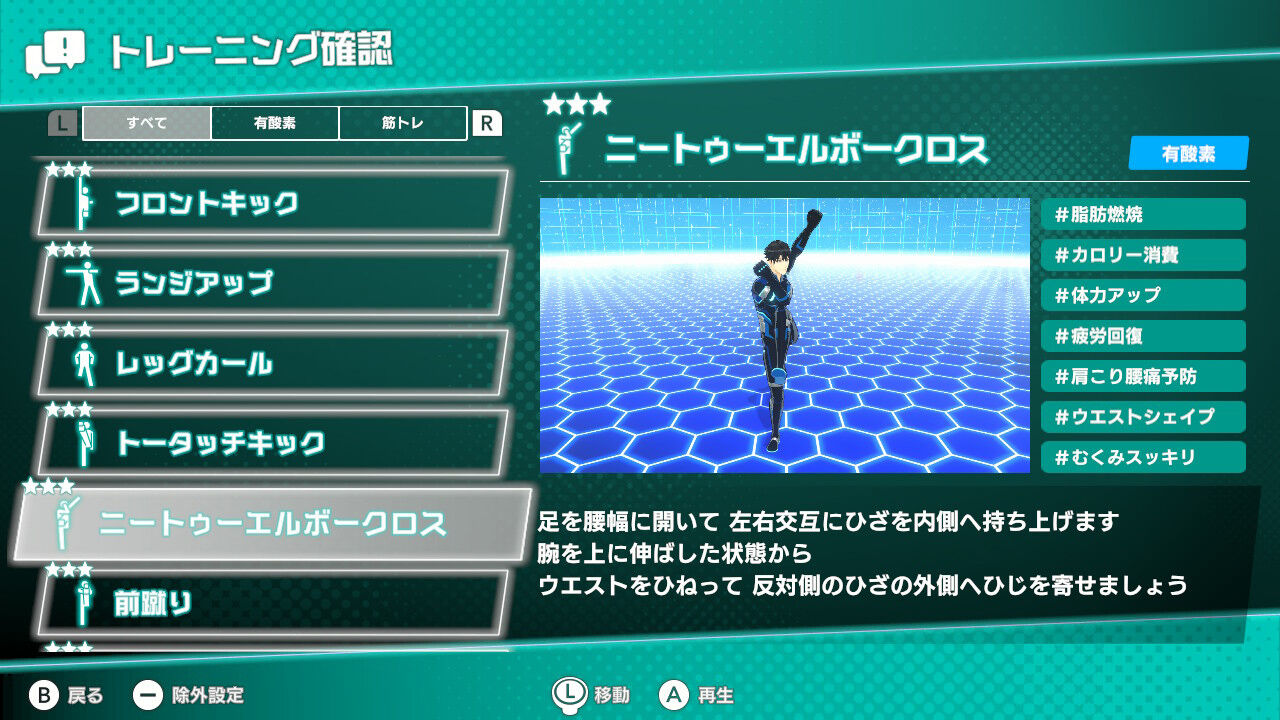This screenshot has width=1280, height=720.
Task: Switch to the 有酸素 tab
Action: [273, 124]
